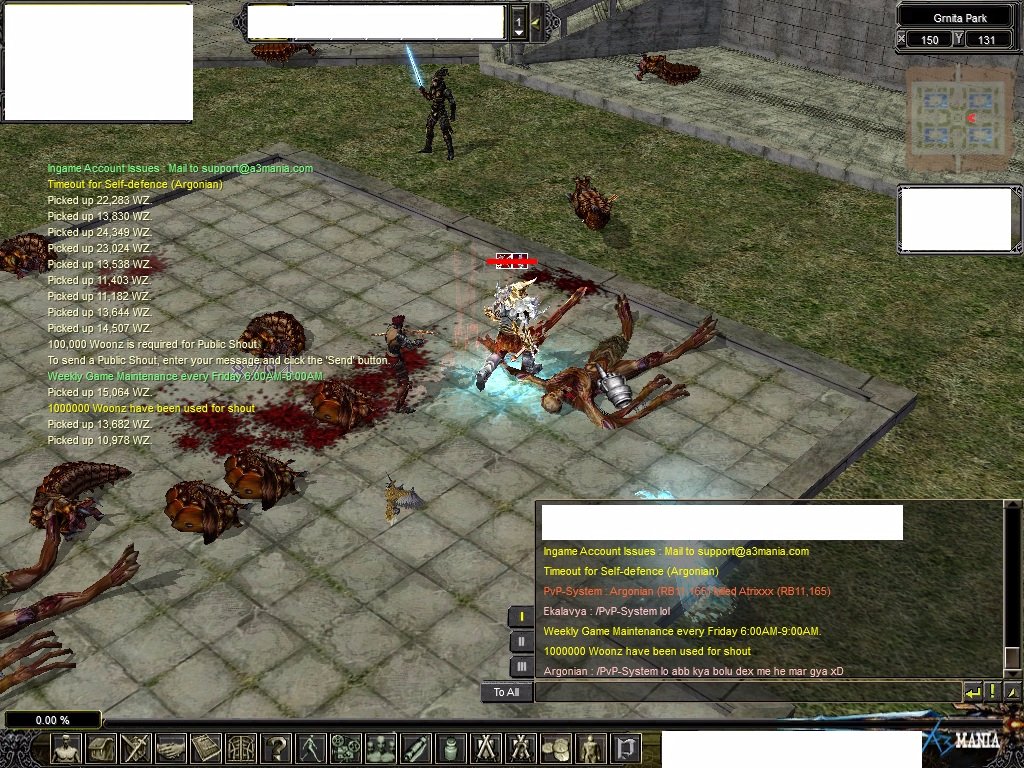Click the potion jar icon
This screenshot has width=1024, height=768.
point(451,748)
